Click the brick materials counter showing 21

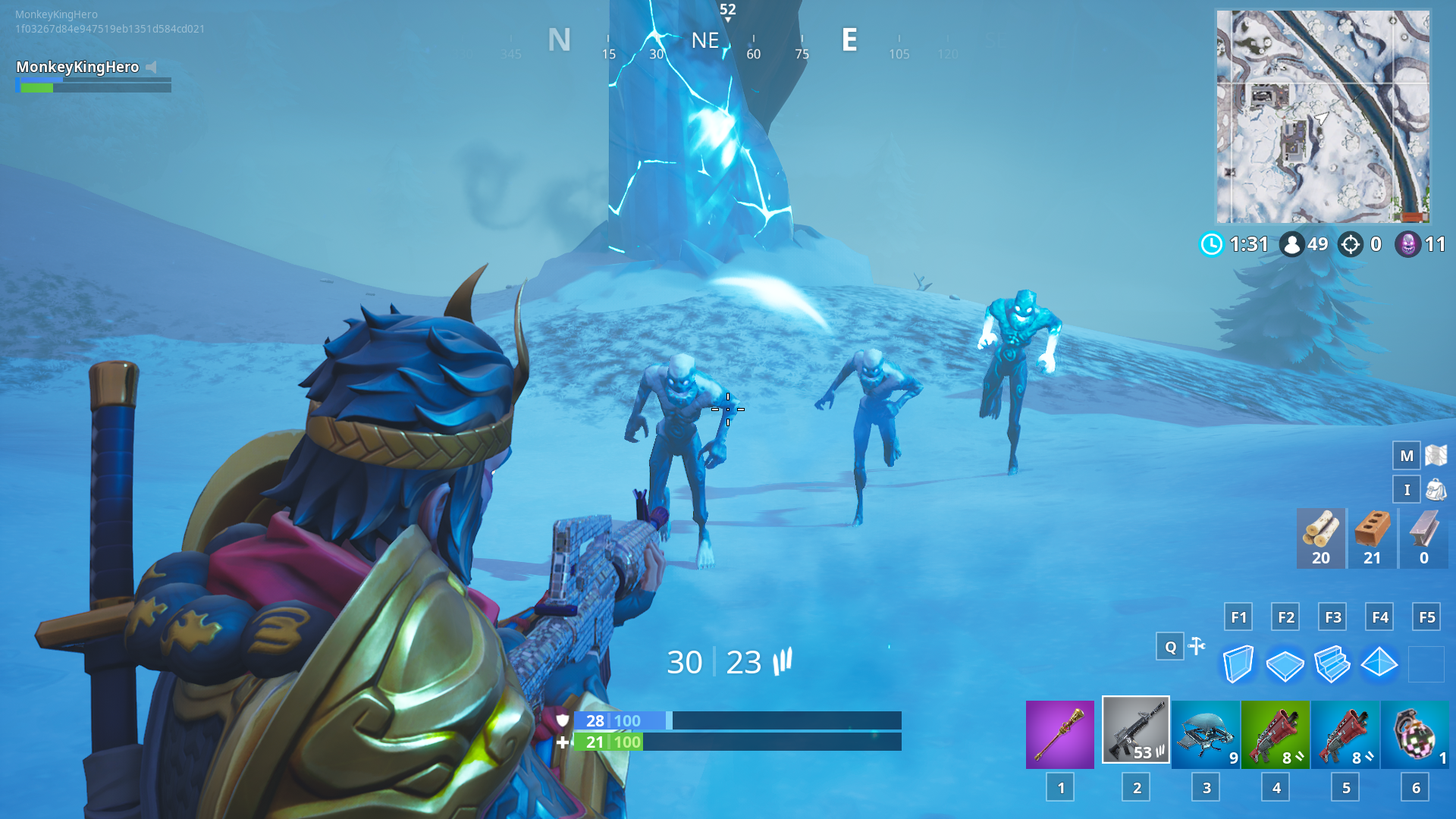click(1372, 538)
